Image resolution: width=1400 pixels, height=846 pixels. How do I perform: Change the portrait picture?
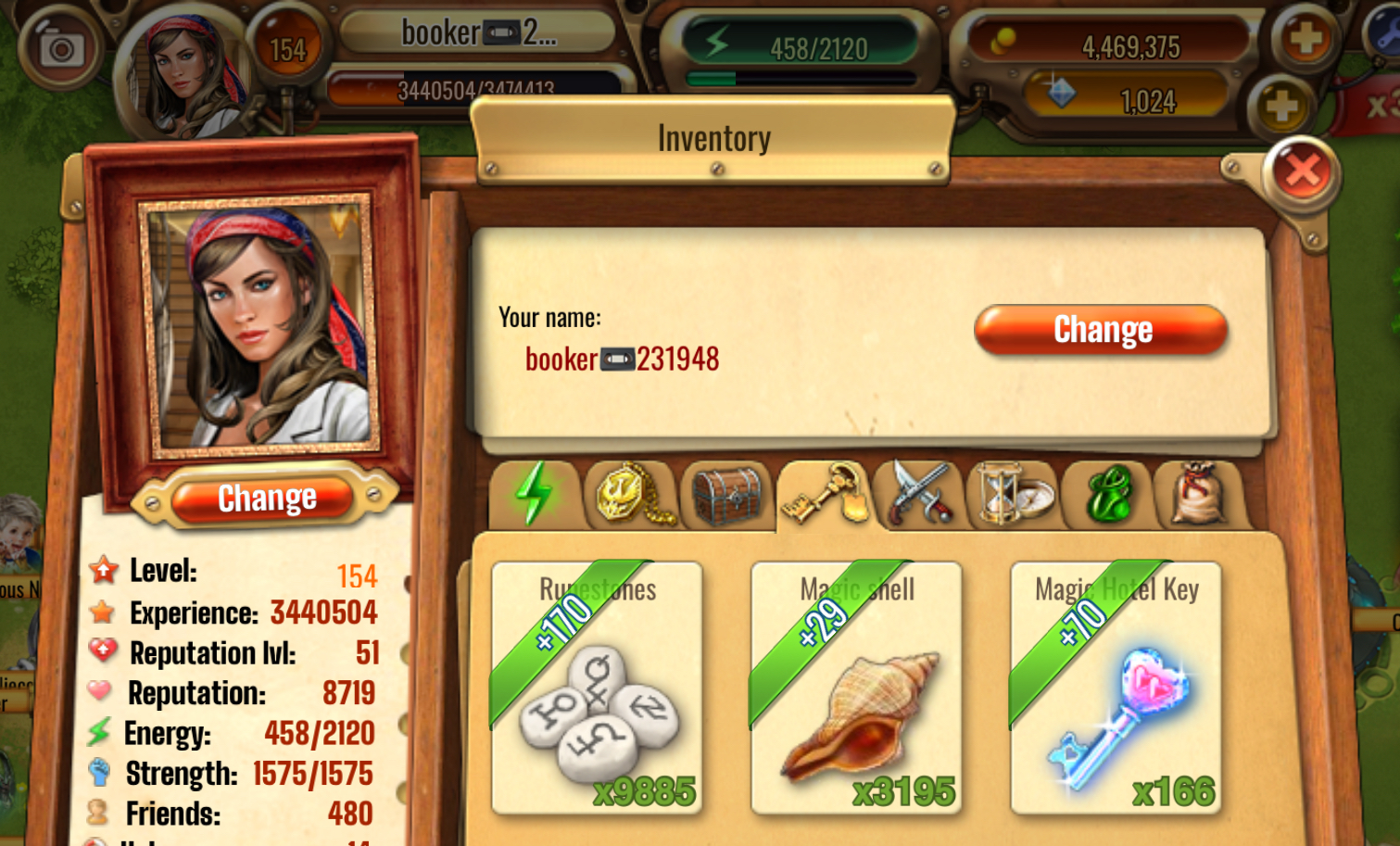pyautogui.click(x=266, y=499)
